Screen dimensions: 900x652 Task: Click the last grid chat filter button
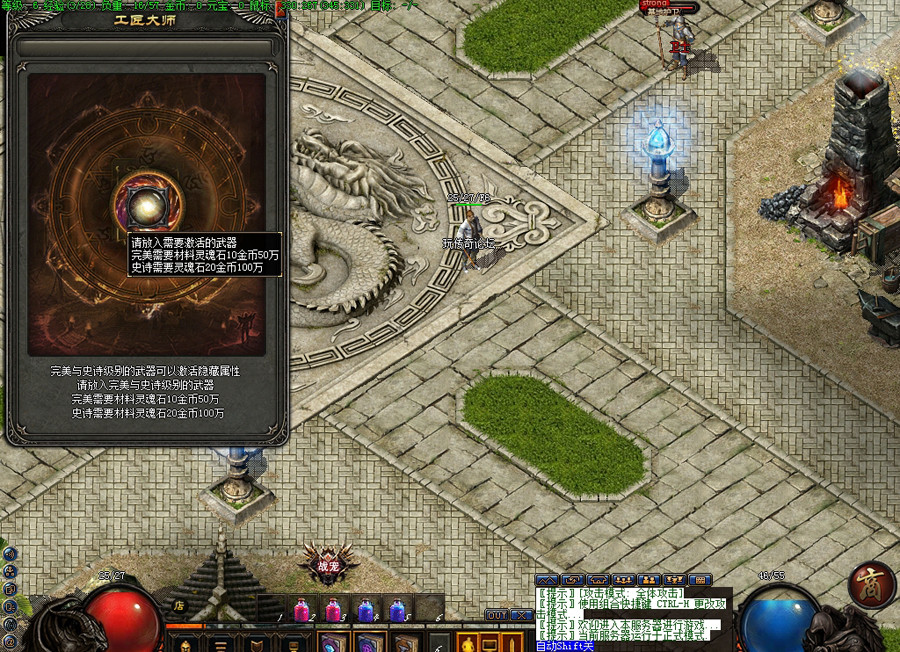[x=702, y=580]
